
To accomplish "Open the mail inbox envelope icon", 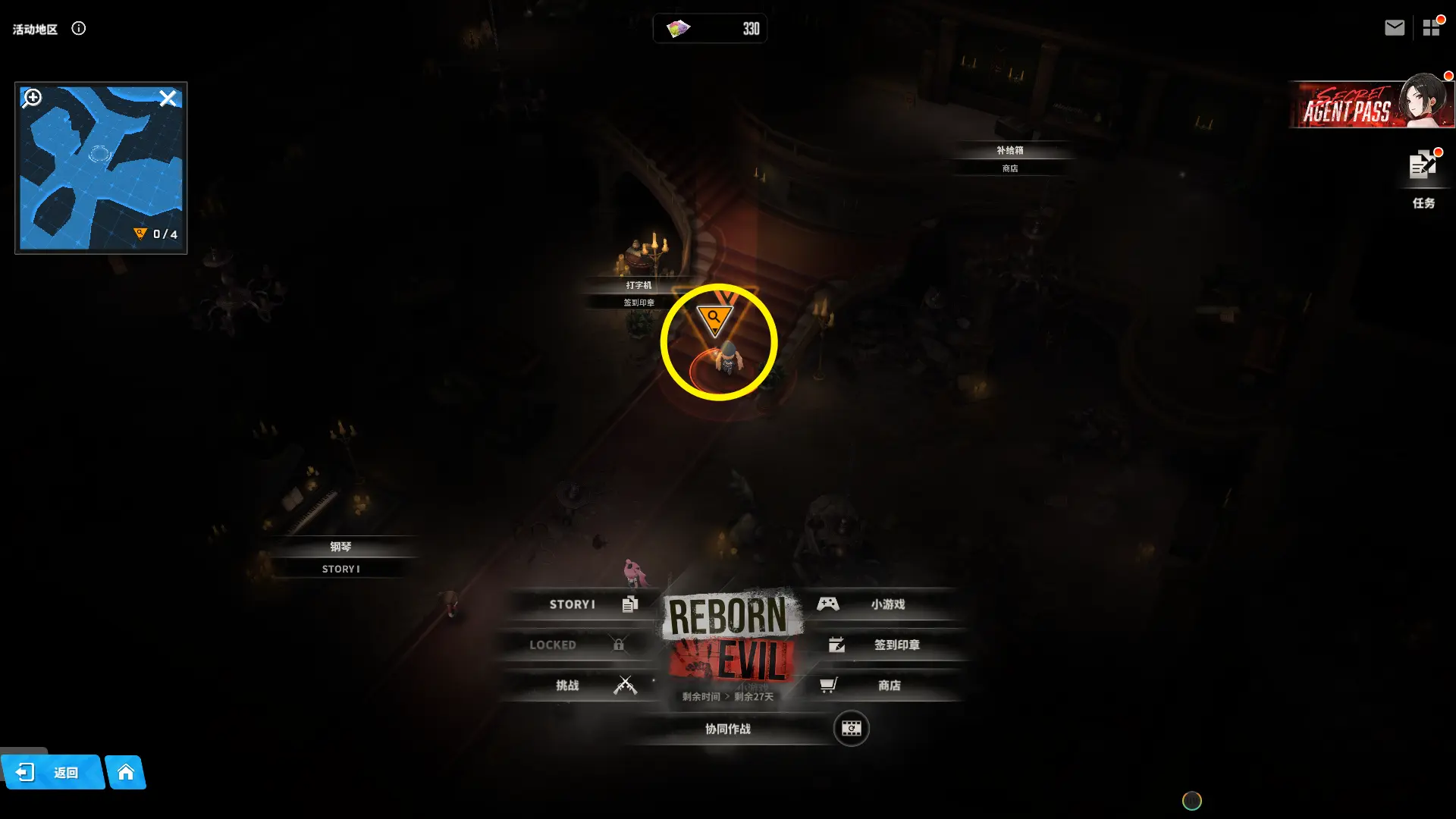I will tap(1394, 28).
